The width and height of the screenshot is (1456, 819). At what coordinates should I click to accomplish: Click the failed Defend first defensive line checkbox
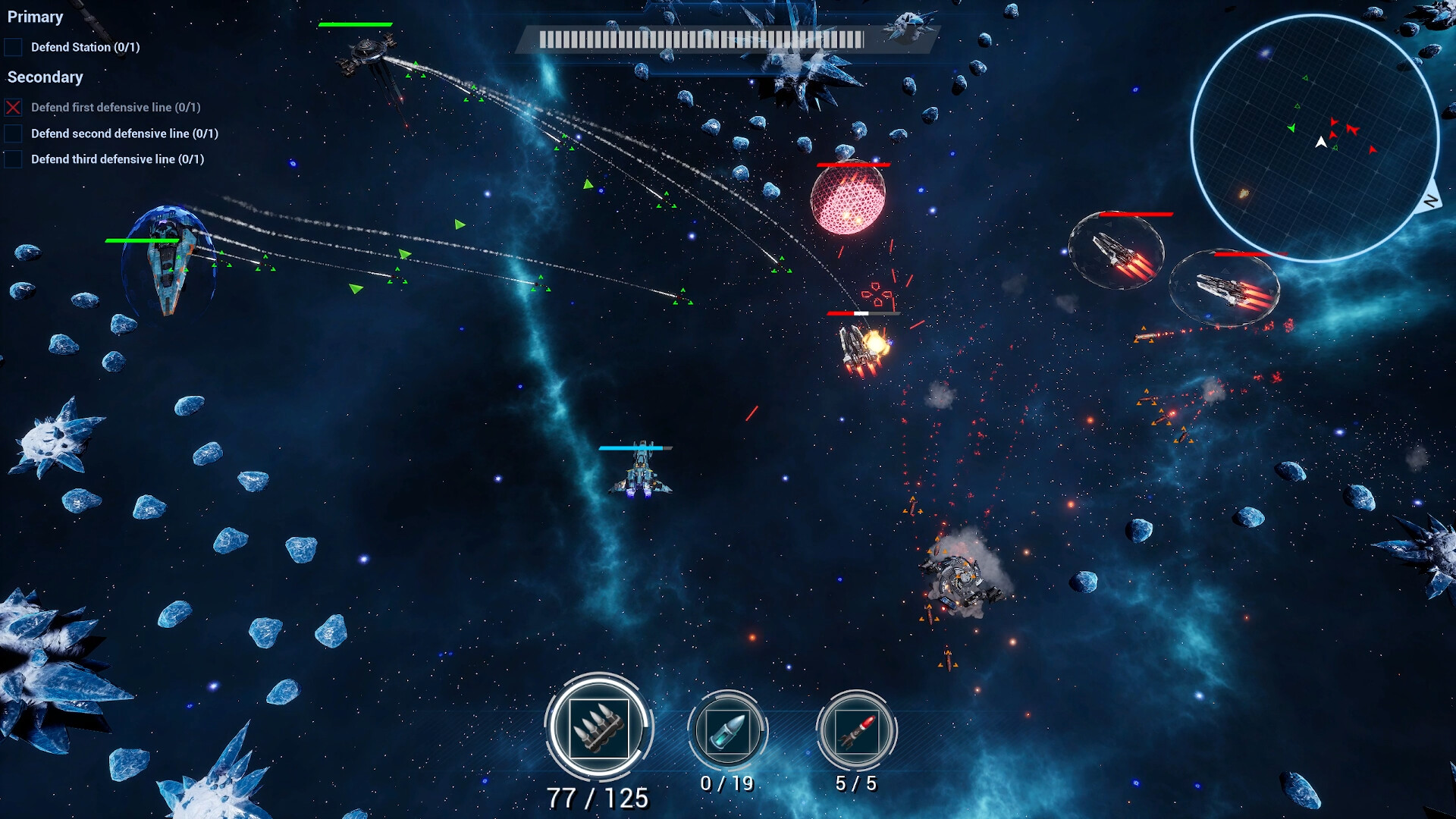(13, 107)
